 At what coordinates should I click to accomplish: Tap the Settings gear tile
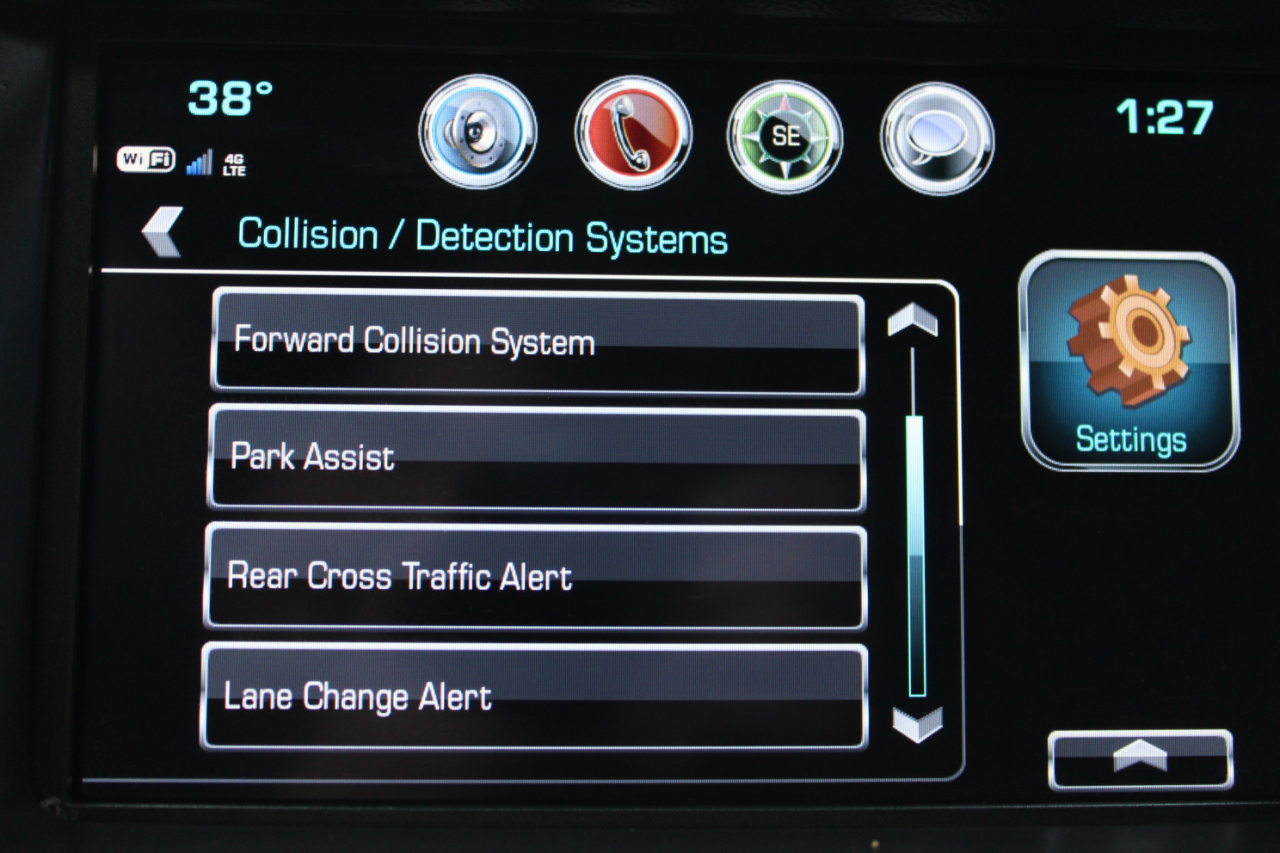click(1129, 361)
